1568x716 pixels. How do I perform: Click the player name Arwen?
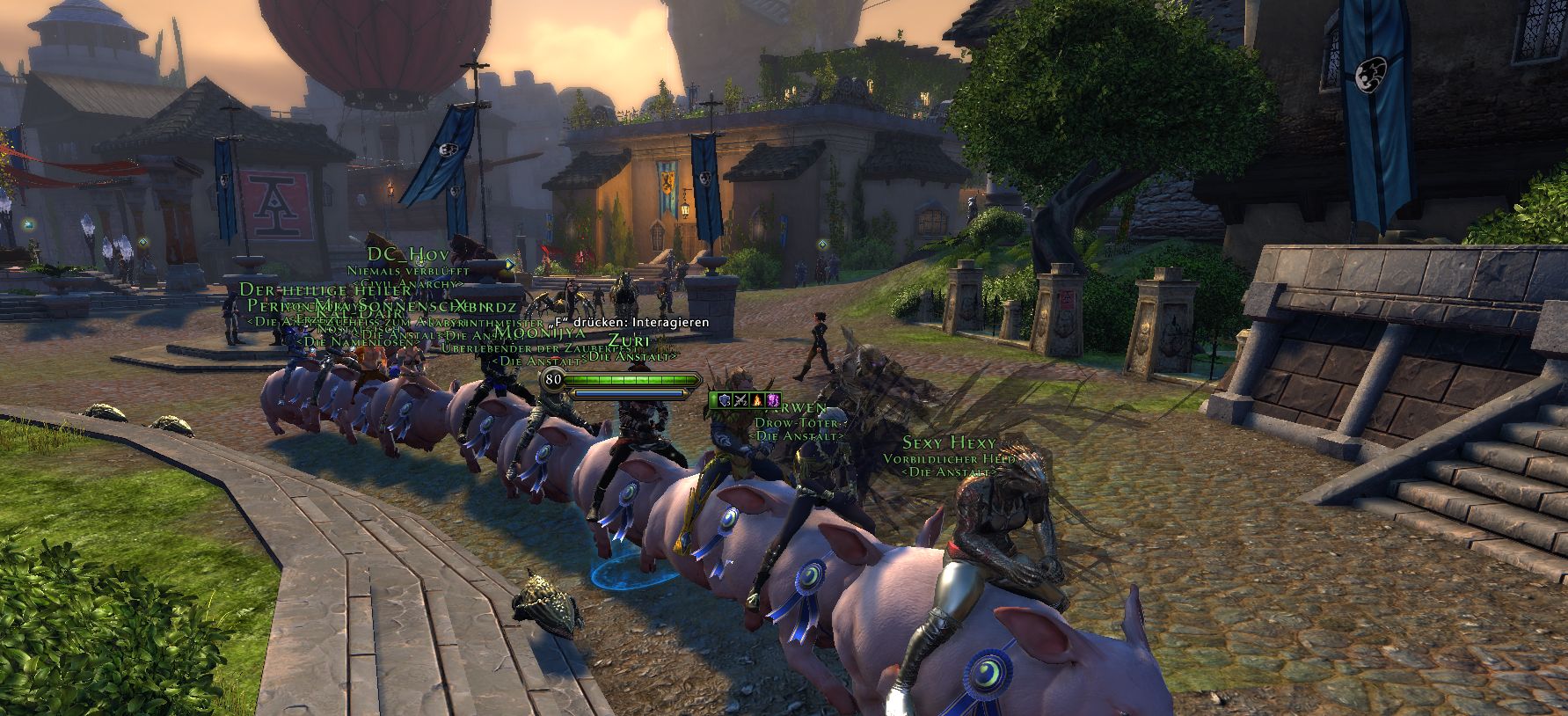click(x=796, y=409)
